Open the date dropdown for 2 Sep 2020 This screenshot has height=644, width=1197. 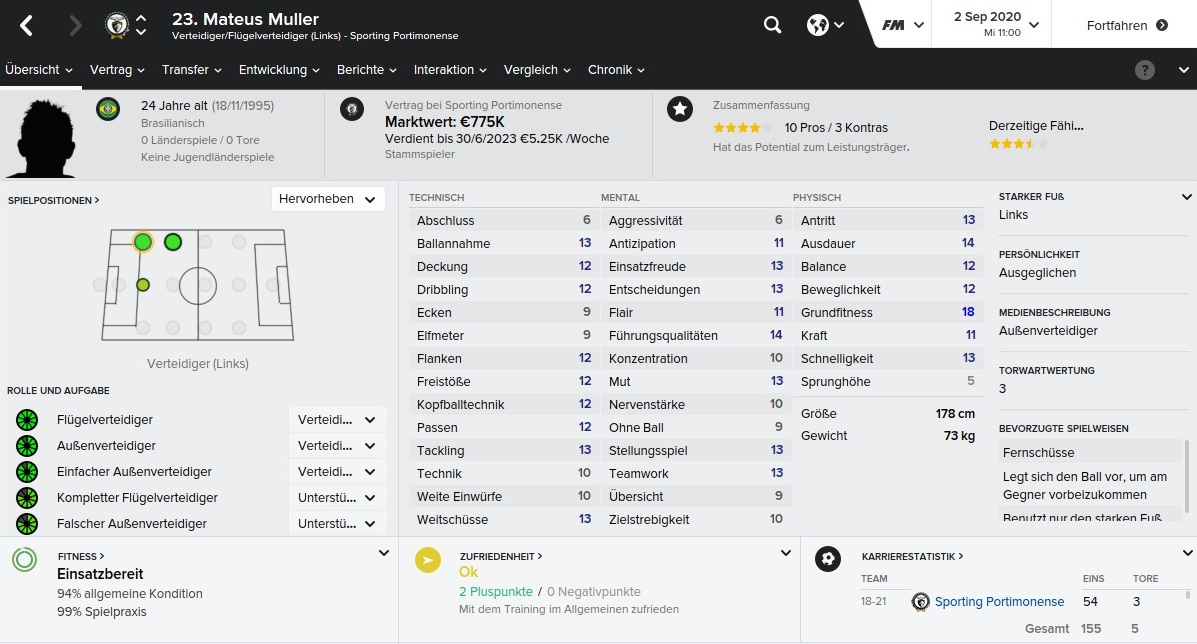(x=996, y=24)
